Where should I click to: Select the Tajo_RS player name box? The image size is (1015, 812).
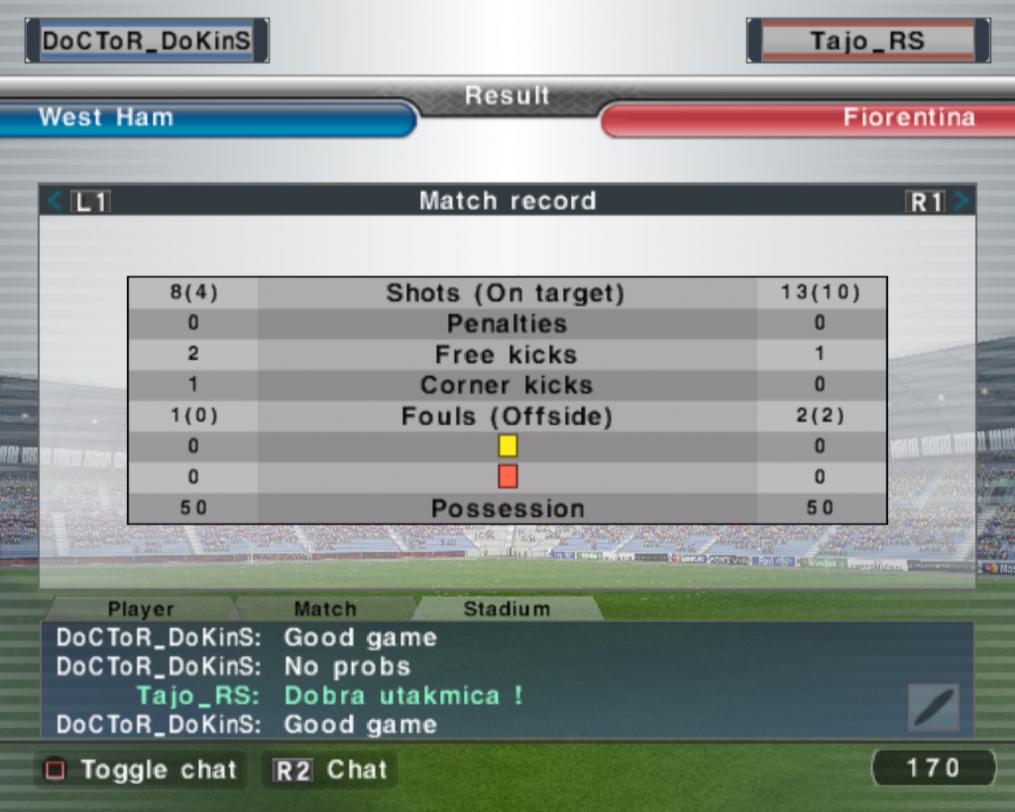coord(867,41)
